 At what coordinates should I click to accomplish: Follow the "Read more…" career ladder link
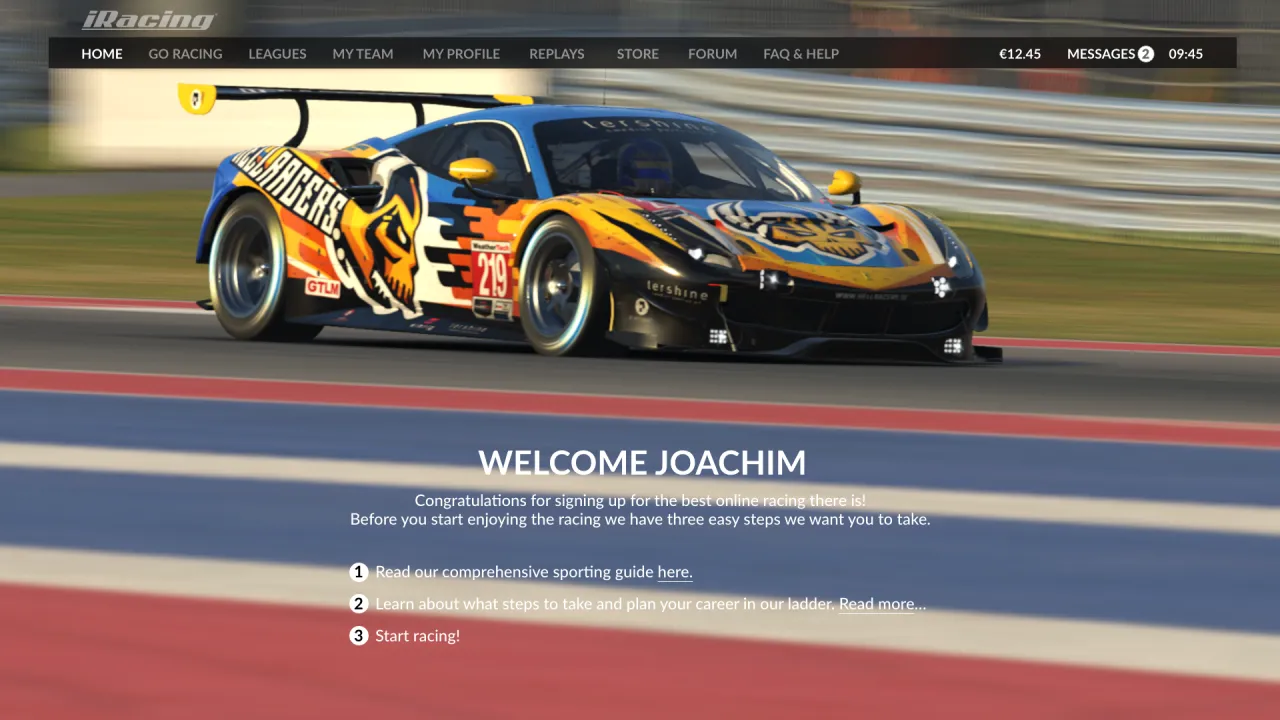click(x=882, y=605)
